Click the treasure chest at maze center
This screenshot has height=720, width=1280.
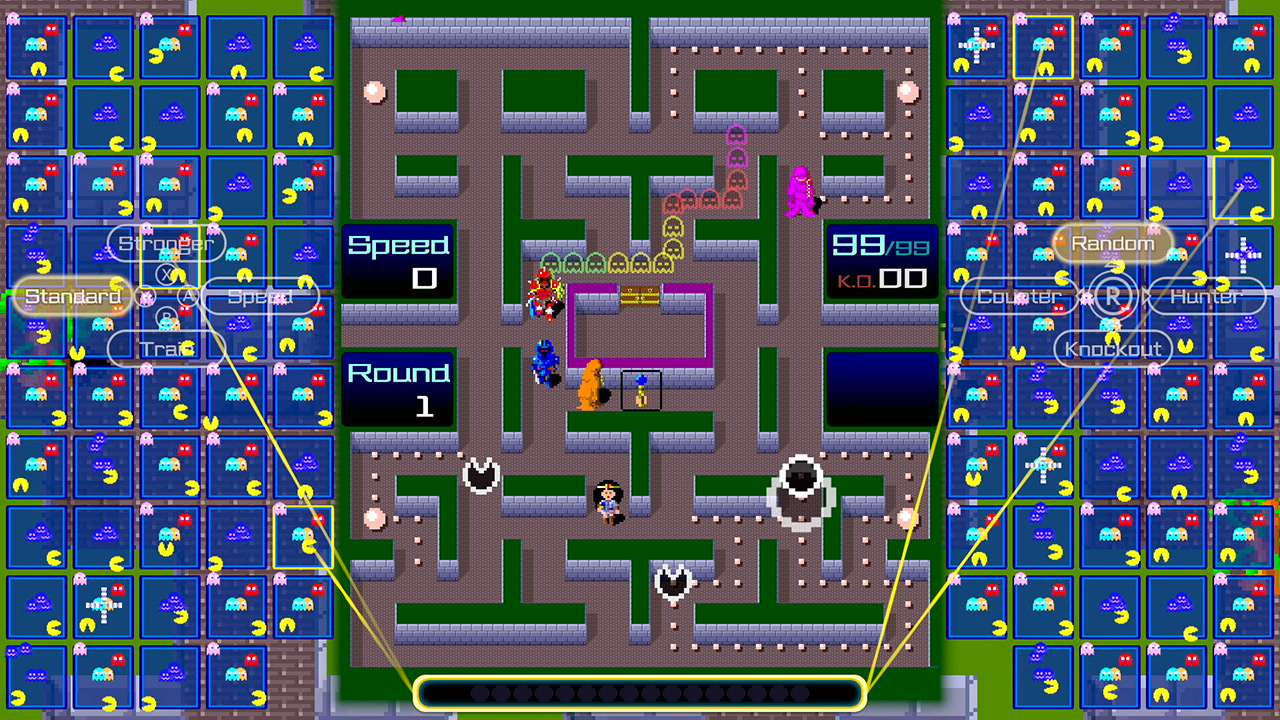(641, 296)
